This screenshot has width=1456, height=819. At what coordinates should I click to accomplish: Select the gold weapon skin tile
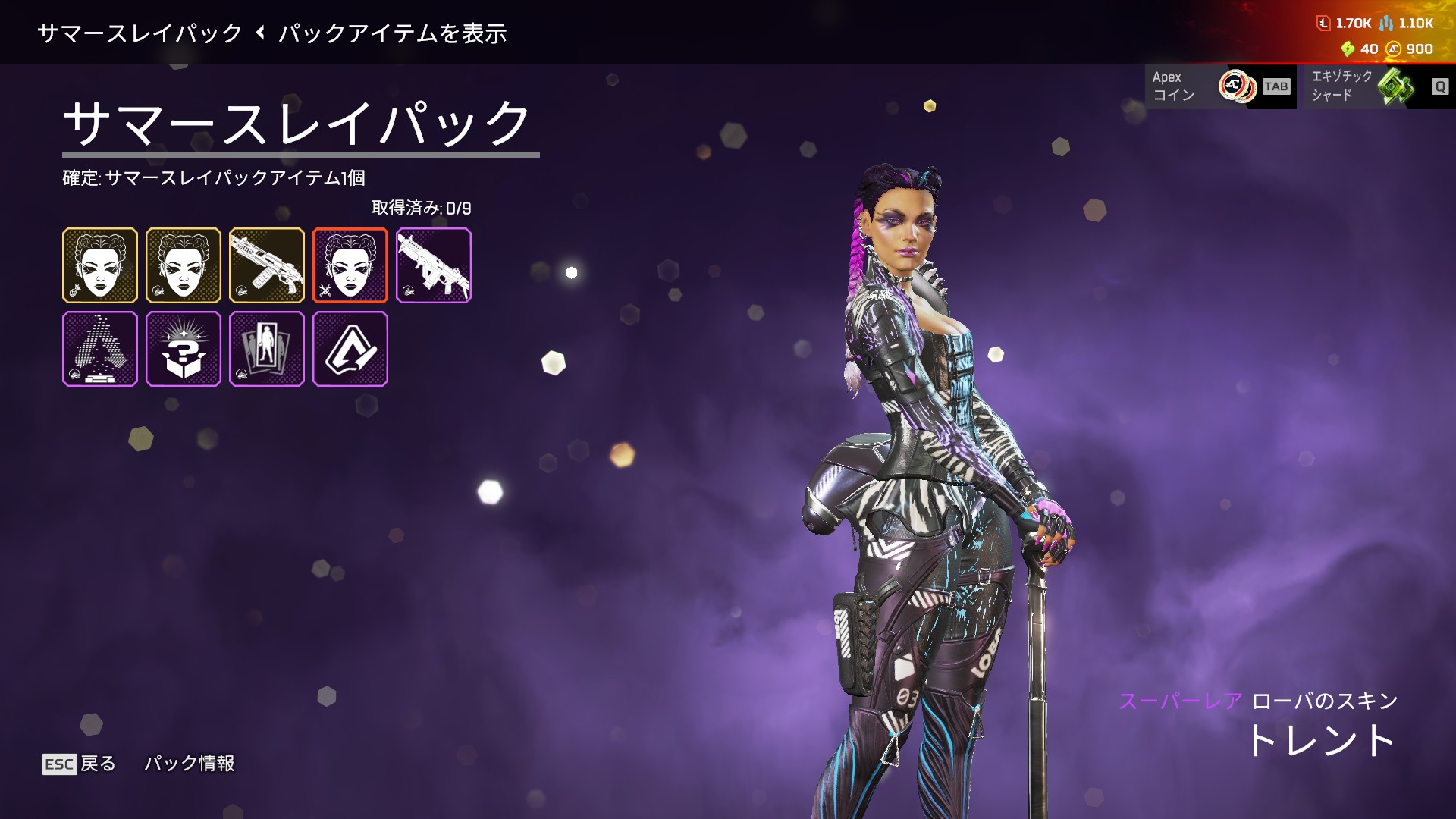click(x=267, y=265)
